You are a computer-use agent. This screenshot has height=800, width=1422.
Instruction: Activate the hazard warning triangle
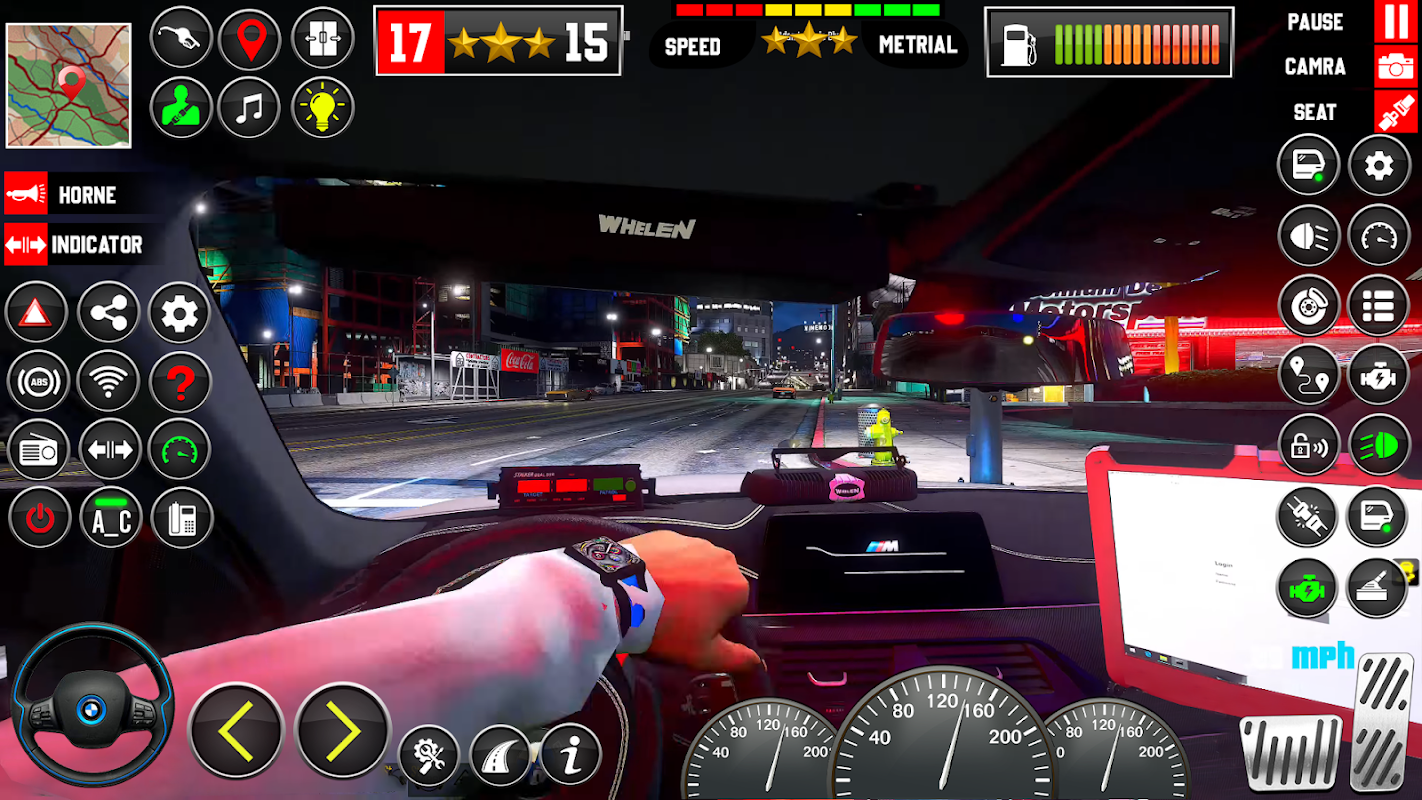37,313
